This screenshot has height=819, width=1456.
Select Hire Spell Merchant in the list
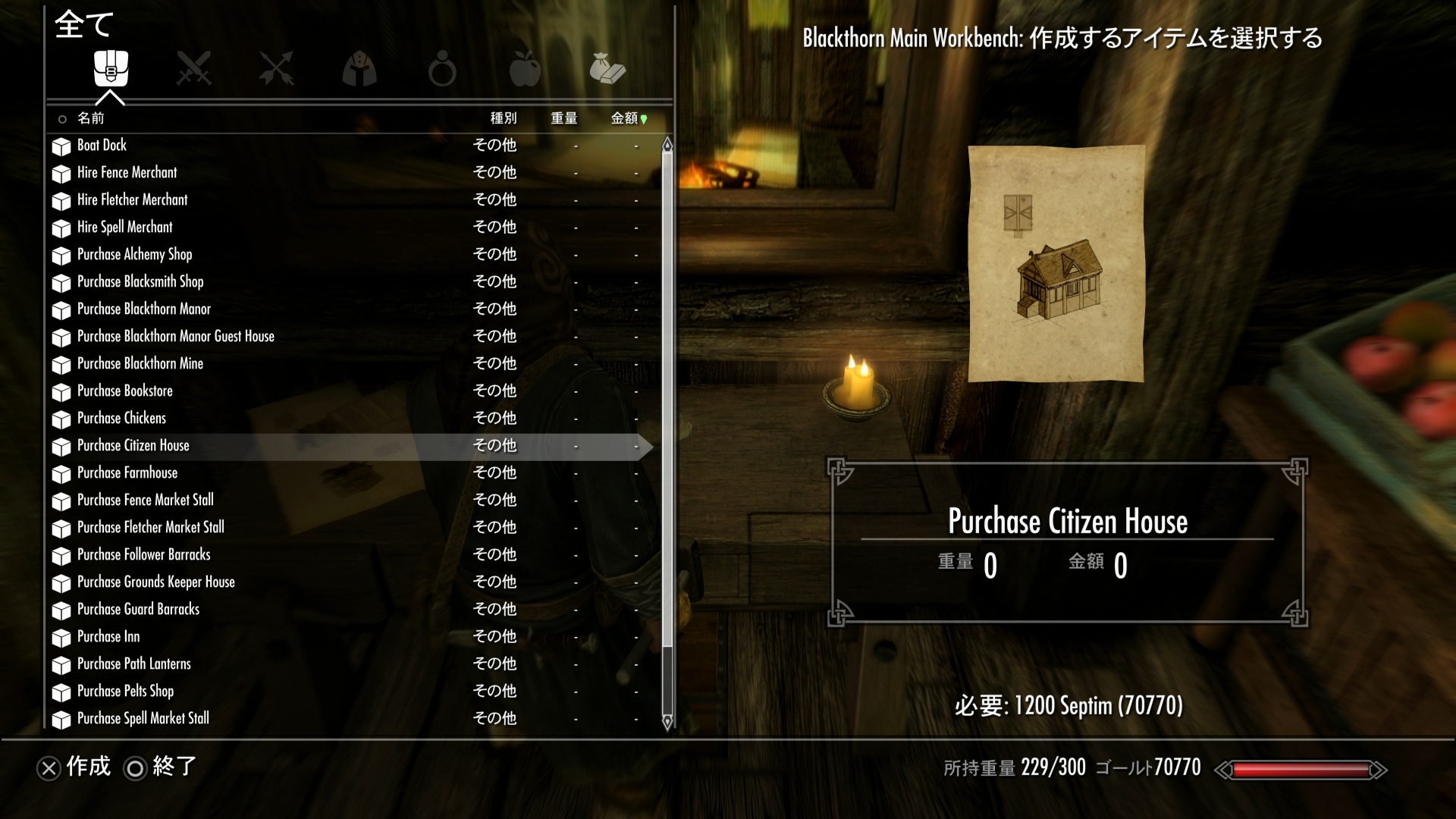(x=124, y=227)
